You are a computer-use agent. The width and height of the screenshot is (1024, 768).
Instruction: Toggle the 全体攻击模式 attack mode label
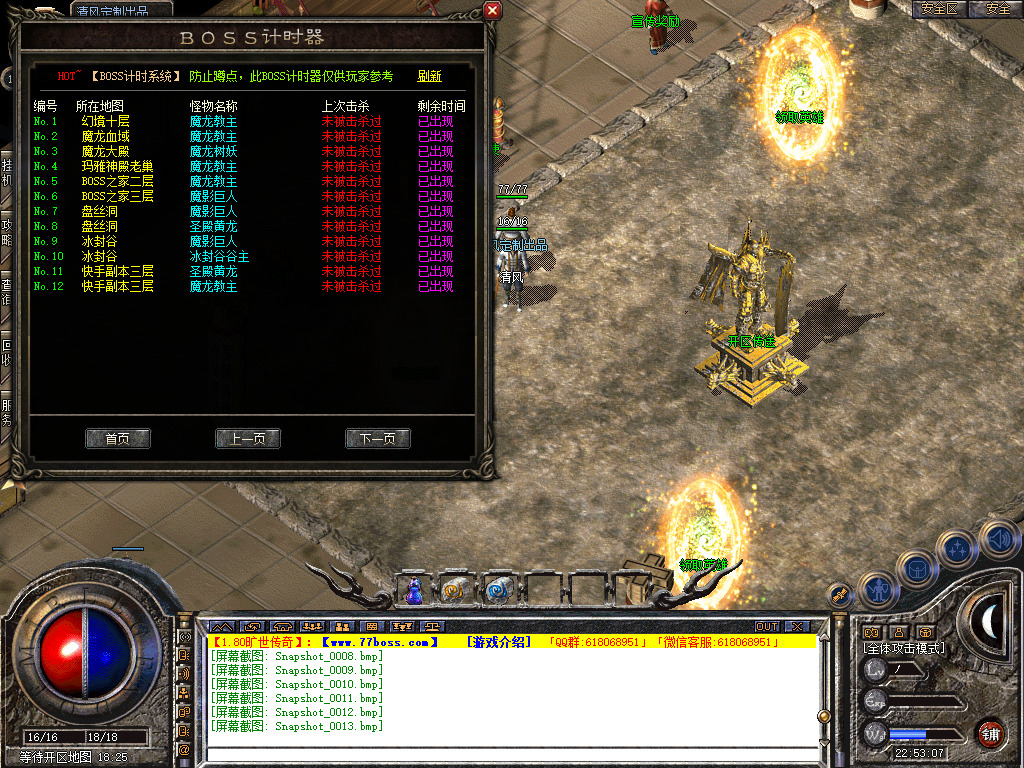904,648
